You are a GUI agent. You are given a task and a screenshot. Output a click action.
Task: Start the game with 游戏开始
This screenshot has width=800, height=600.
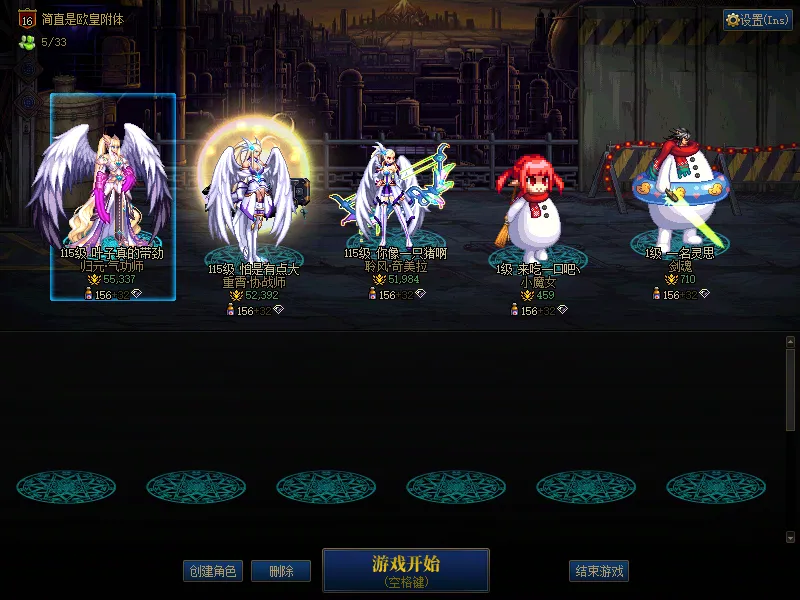[405, 569]
